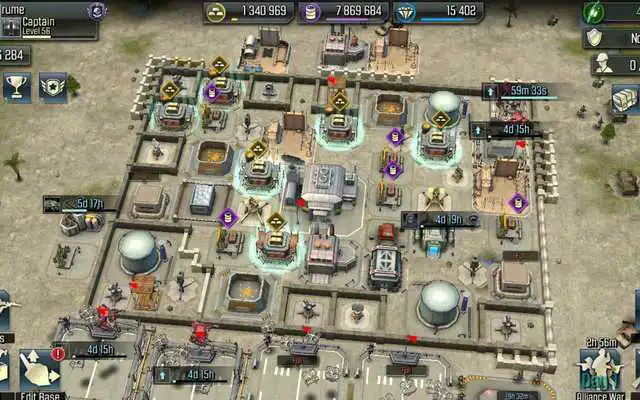Tap the star rank badge button
This screenshot has height=400, width=640.
point(53,87)
